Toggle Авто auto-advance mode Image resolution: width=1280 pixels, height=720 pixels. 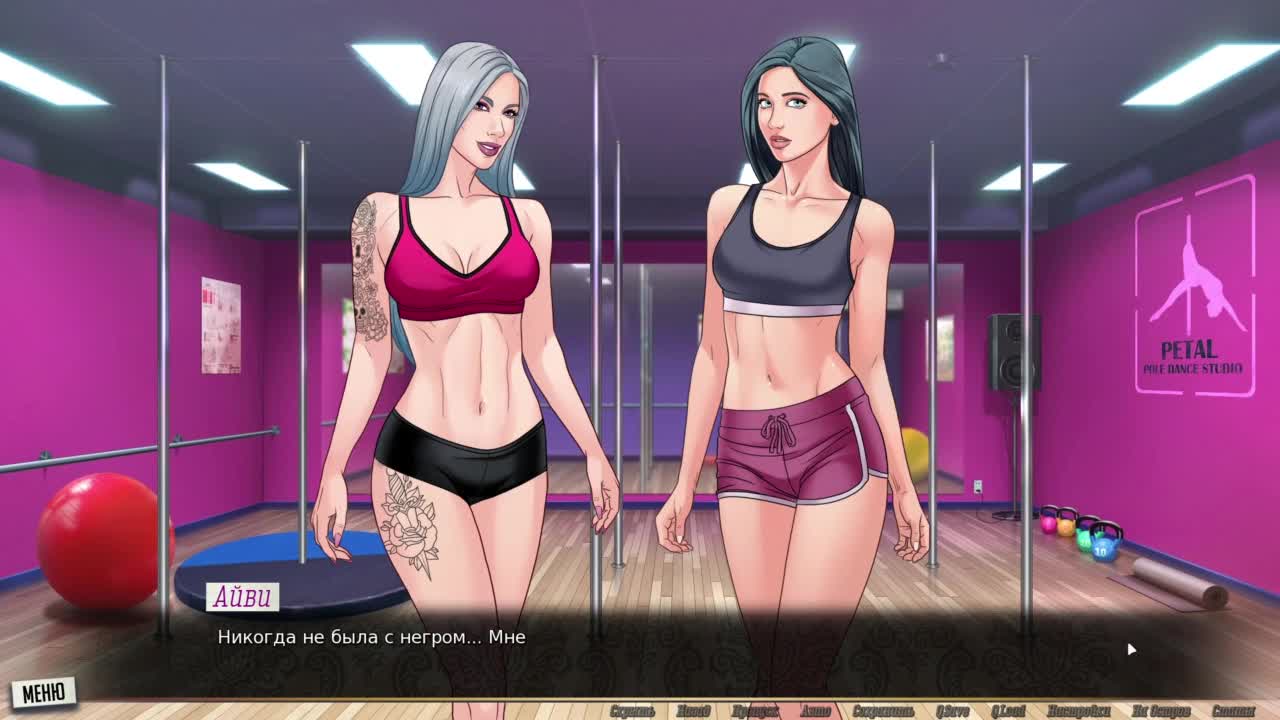tap(815, 711)
